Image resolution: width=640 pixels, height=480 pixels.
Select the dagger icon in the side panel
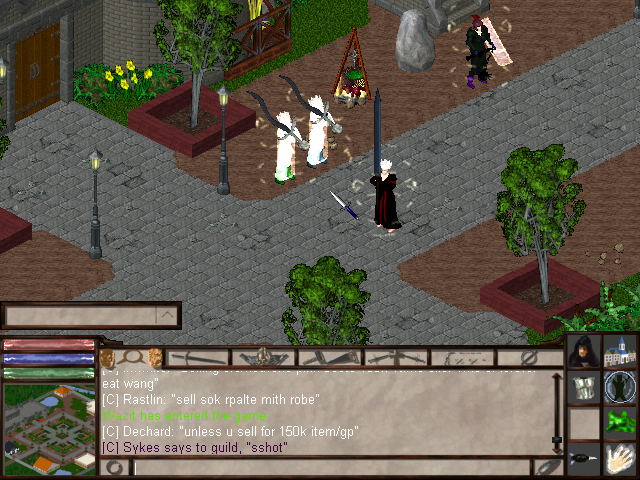coord(584,460)
